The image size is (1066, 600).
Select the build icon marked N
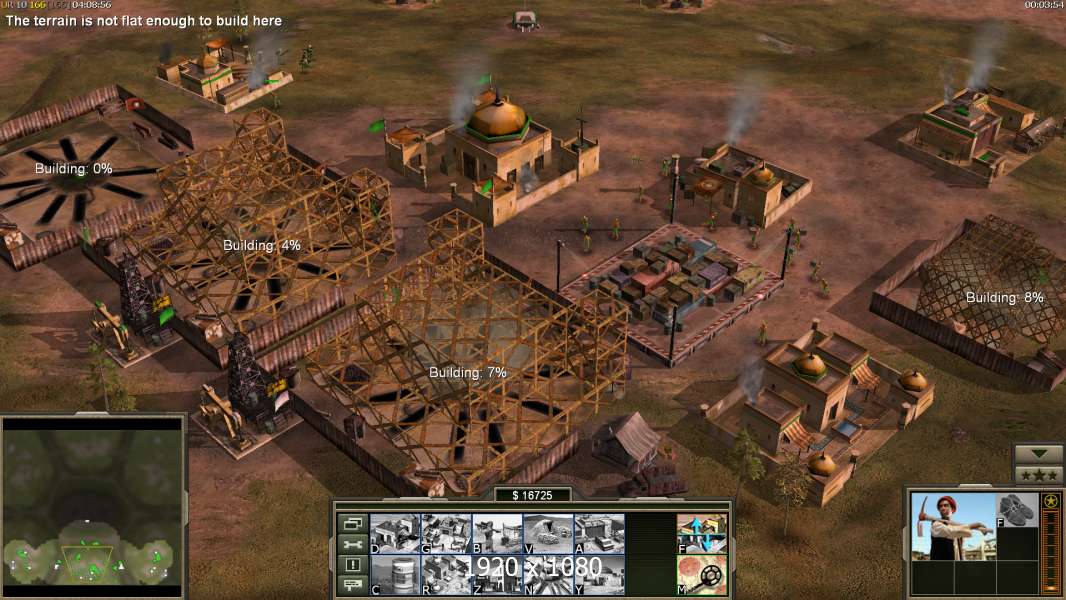(x=548, y=574)
